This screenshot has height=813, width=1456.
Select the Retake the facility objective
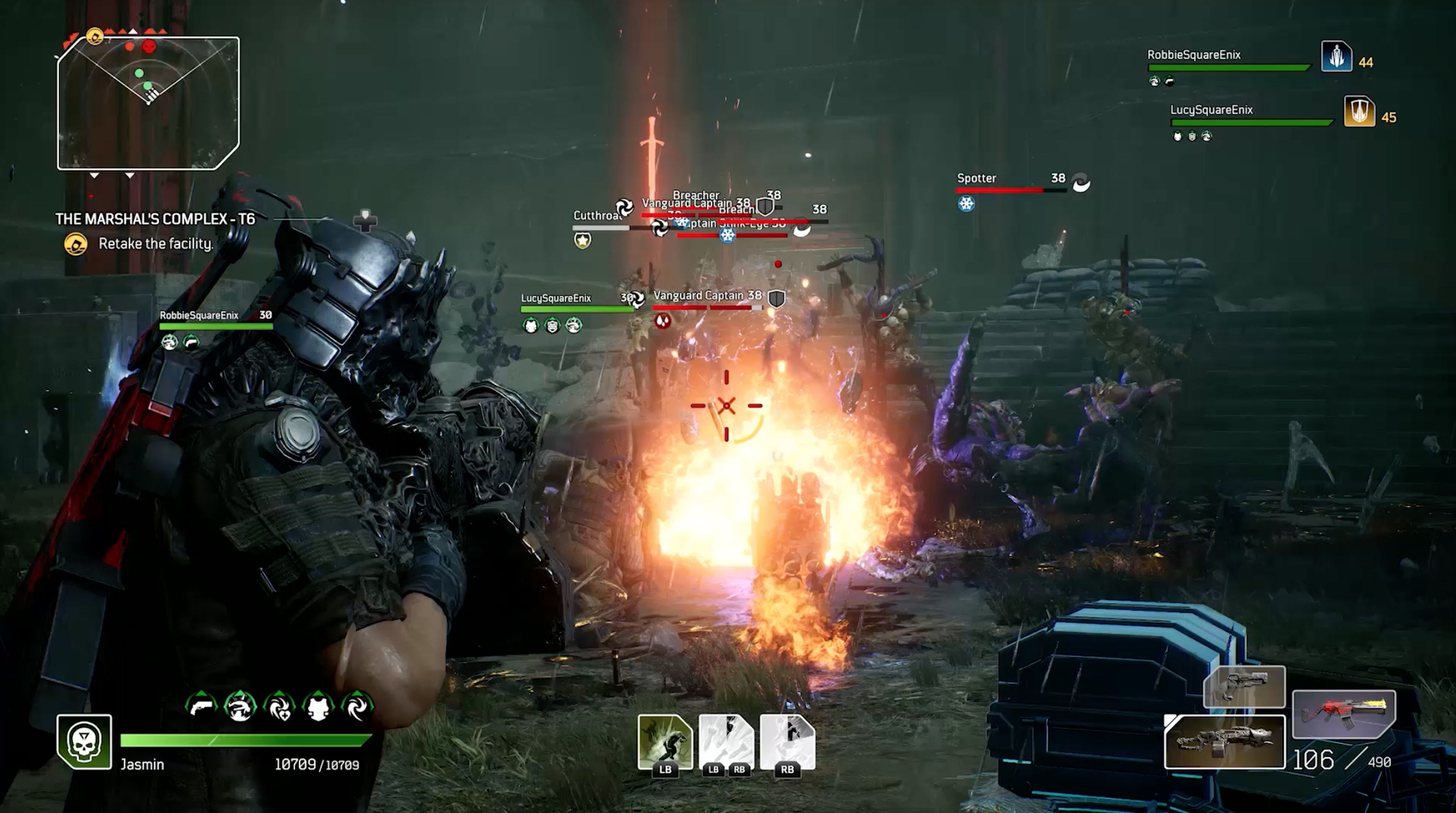tap(155, 244)
